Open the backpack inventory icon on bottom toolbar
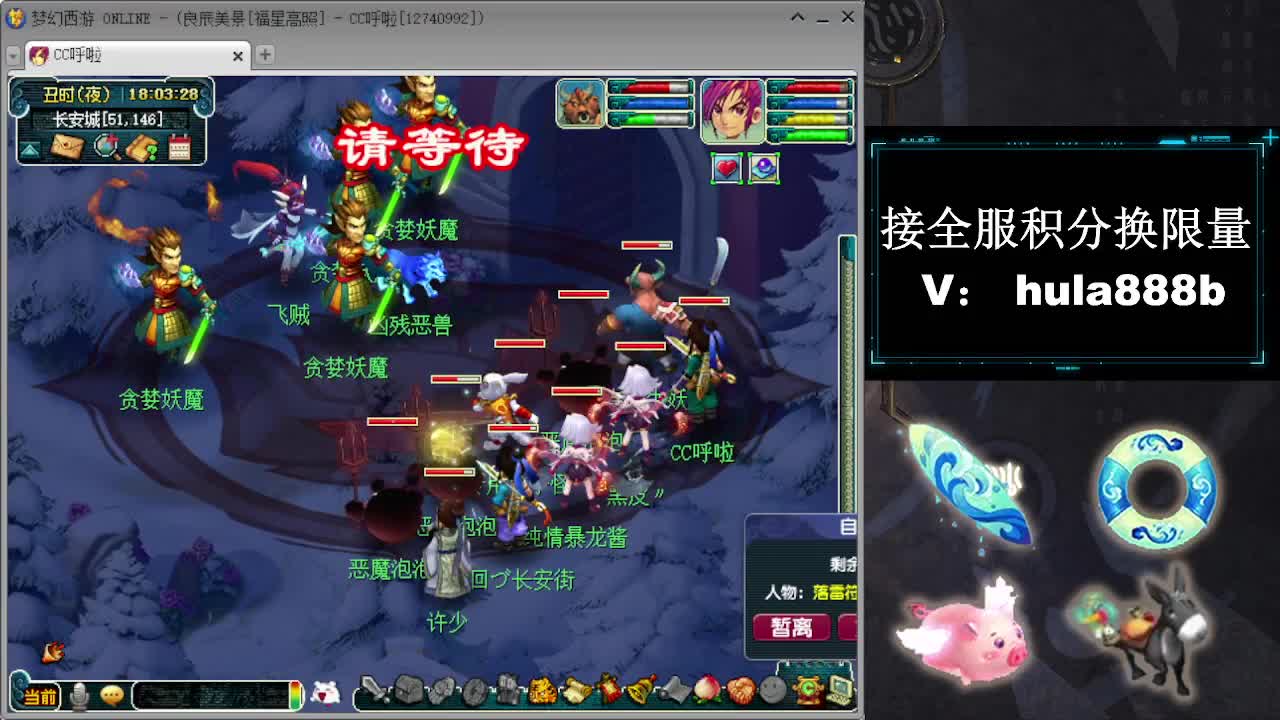The width and height of the screenshot is (1280, 720). pos(408,690)
